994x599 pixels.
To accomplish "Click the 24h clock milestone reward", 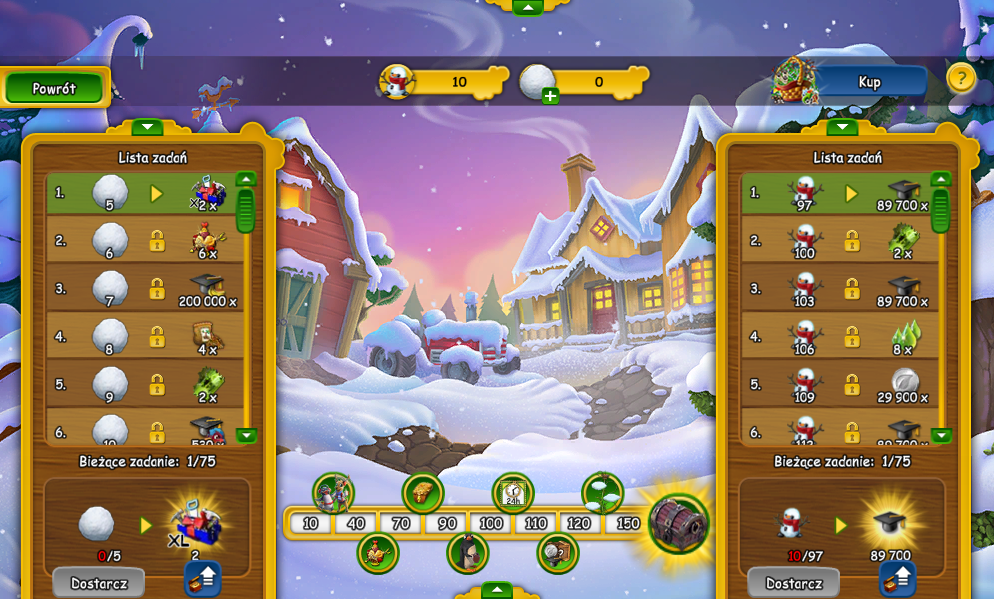I will click(513, 493).
